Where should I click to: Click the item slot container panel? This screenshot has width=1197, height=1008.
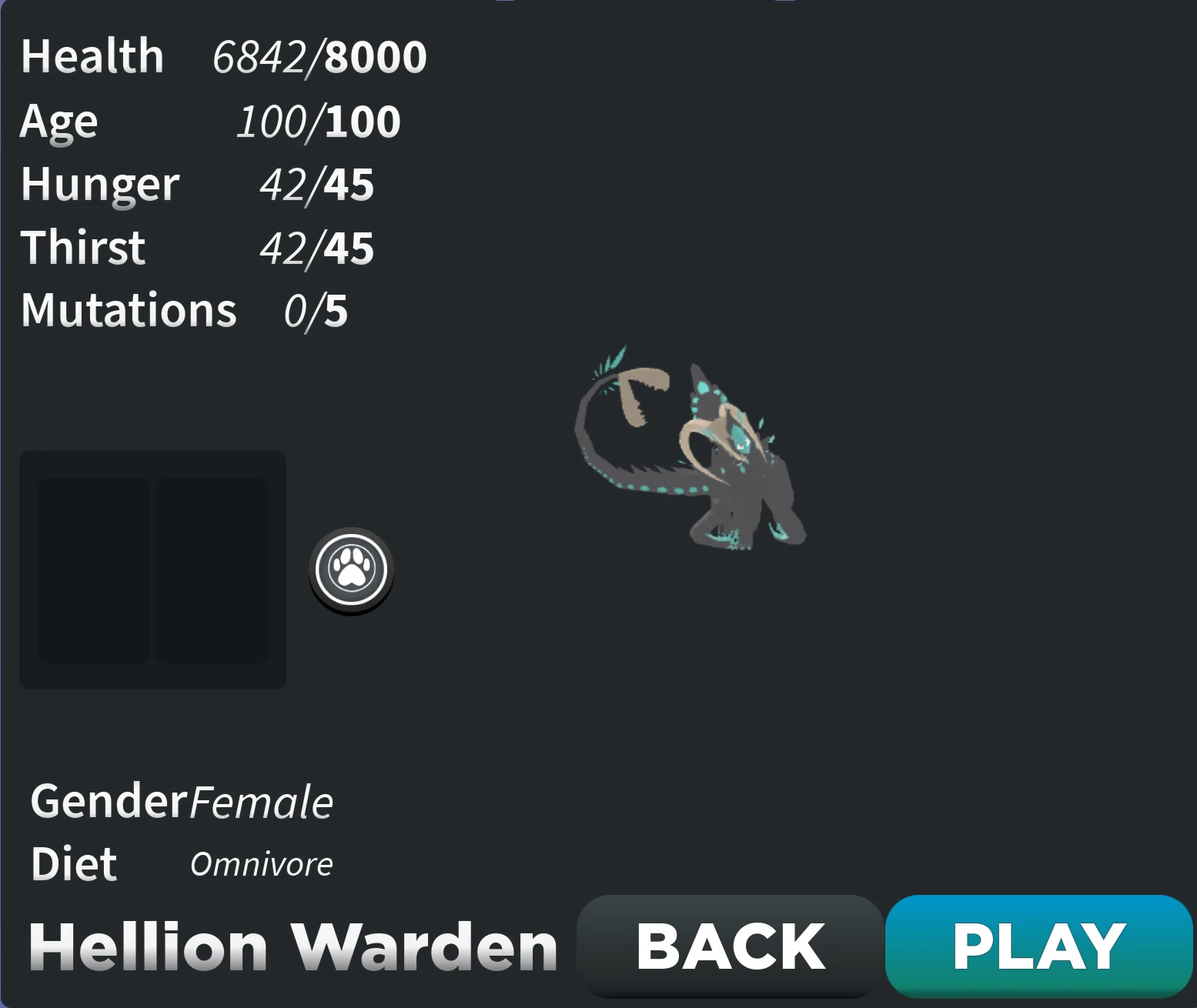tap(153, 569)
